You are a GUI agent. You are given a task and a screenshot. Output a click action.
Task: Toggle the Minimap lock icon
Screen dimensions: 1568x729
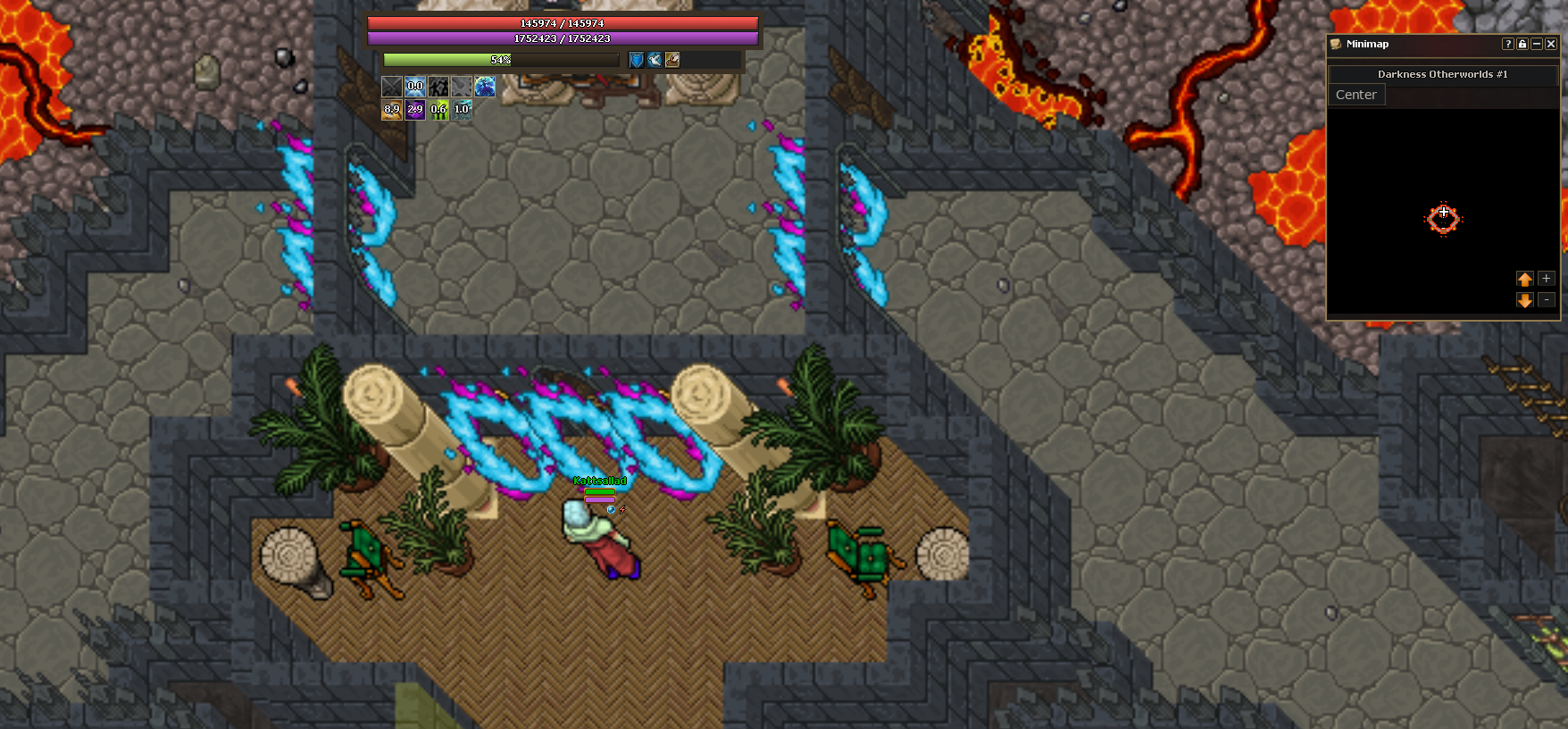(x=1522, y=44)
